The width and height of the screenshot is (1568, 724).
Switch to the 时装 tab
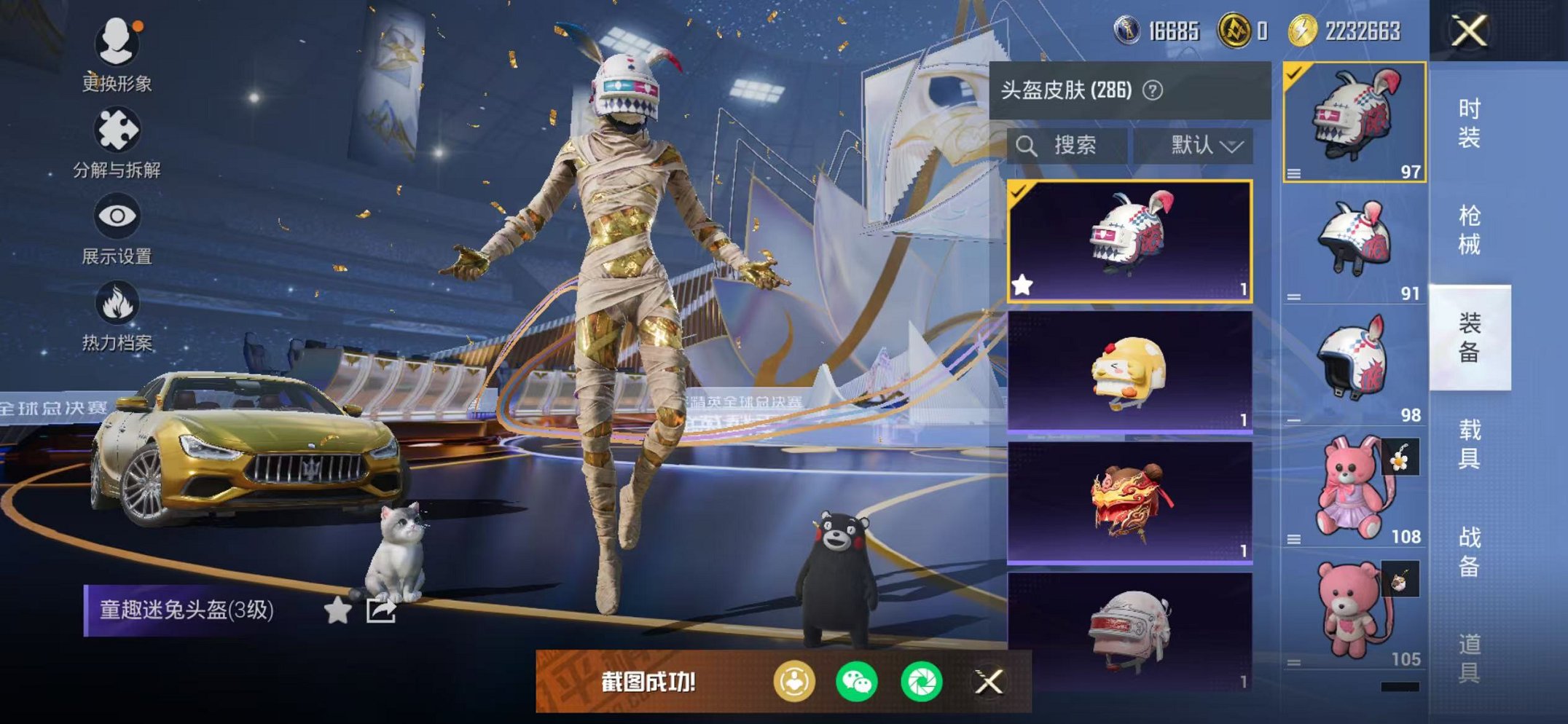pyautogui.click(x=1469, y=122)
